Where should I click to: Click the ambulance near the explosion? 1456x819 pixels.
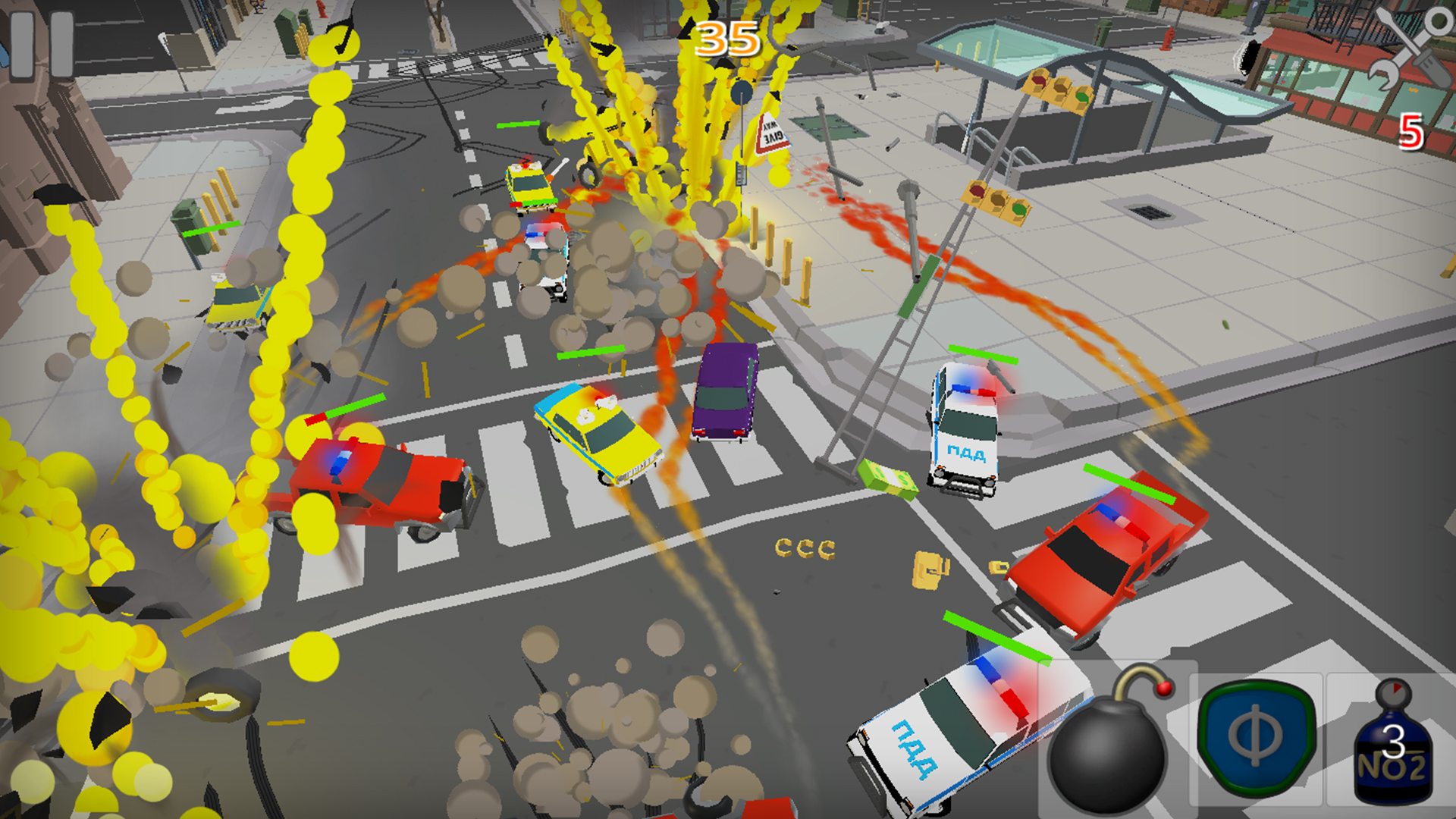[531, 186]
